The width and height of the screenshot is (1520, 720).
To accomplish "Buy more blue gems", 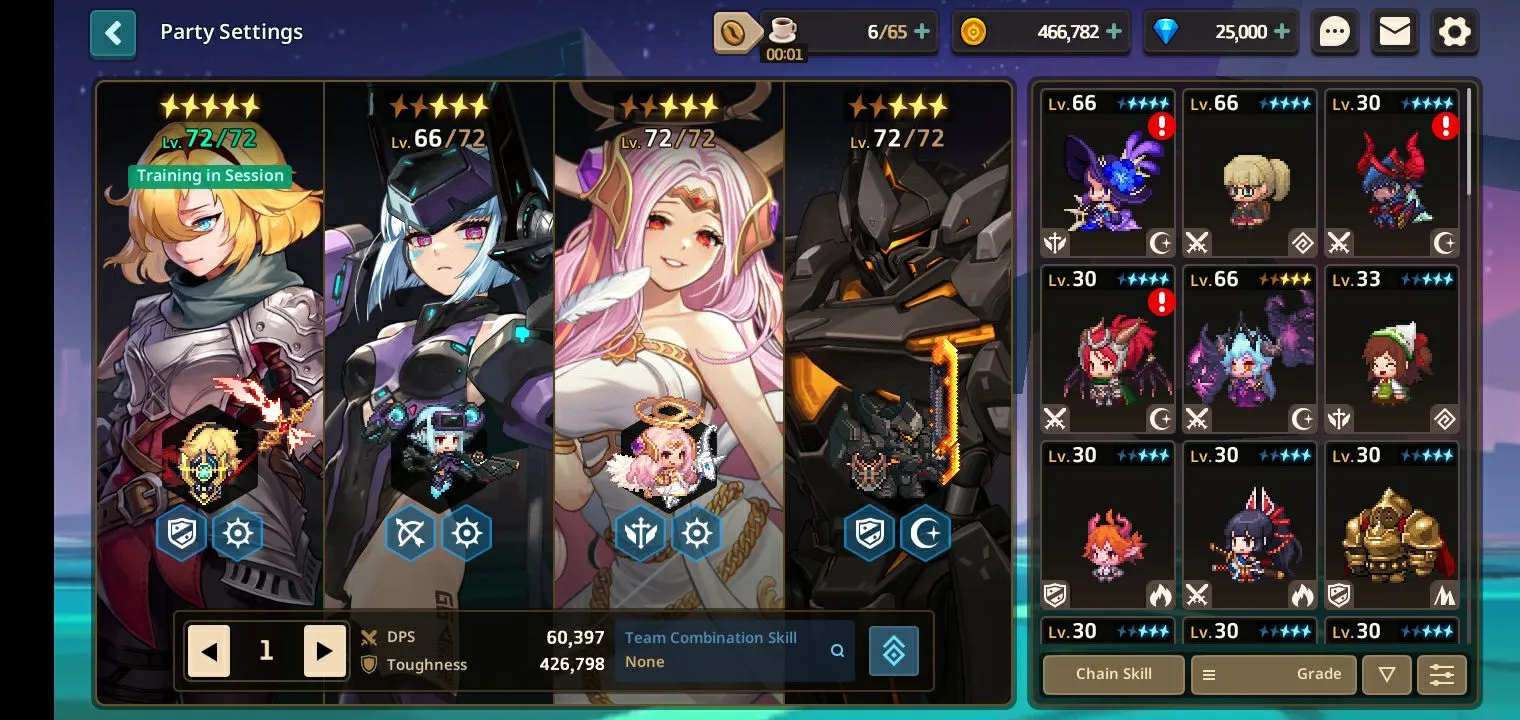I will (1283, 32).
